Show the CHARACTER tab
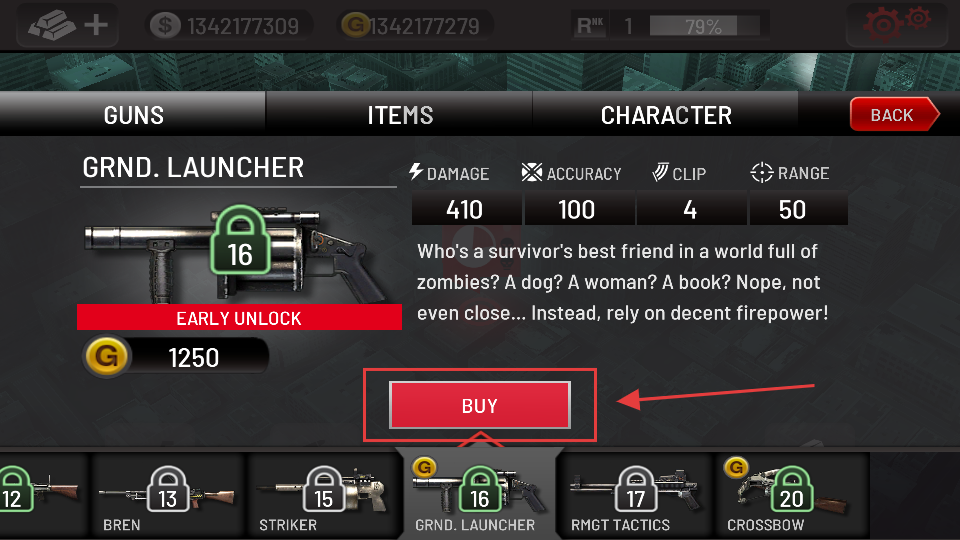The image size is (960, 540). pos(666,115)
